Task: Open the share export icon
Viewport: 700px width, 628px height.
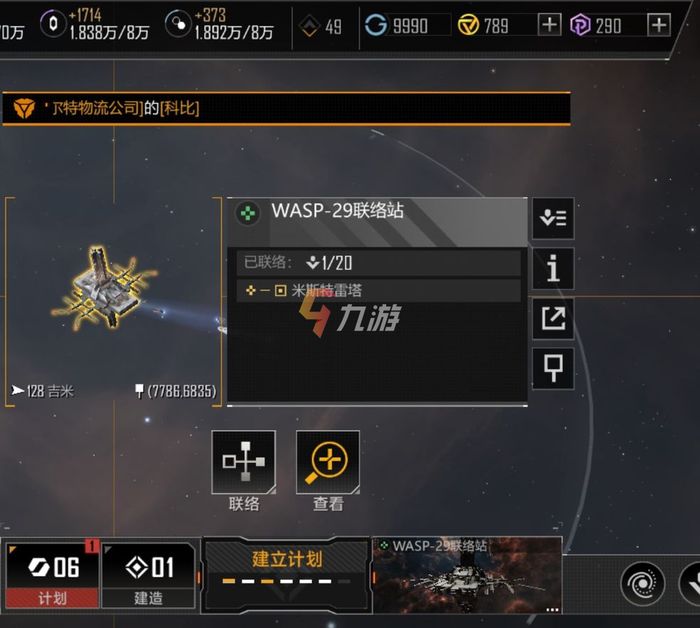Action: (x=553, y=318)
